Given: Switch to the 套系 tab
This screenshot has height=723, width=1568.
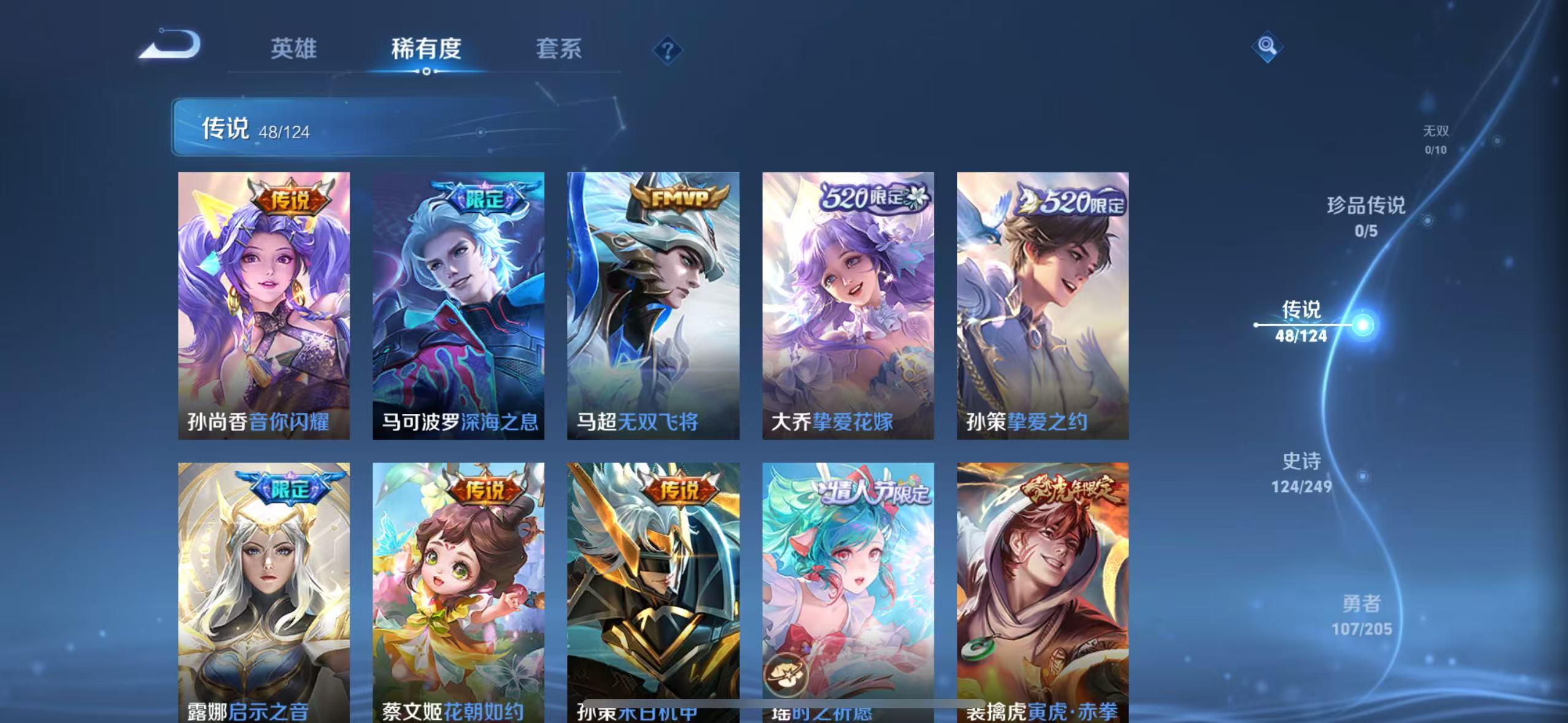Looking at the screenshot, I should pos(559,50).
